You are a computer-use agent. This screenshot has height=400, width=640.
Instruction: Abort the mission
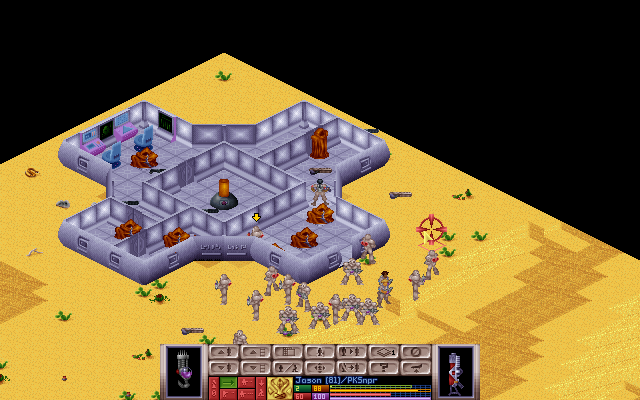click(x=414, y=367)
